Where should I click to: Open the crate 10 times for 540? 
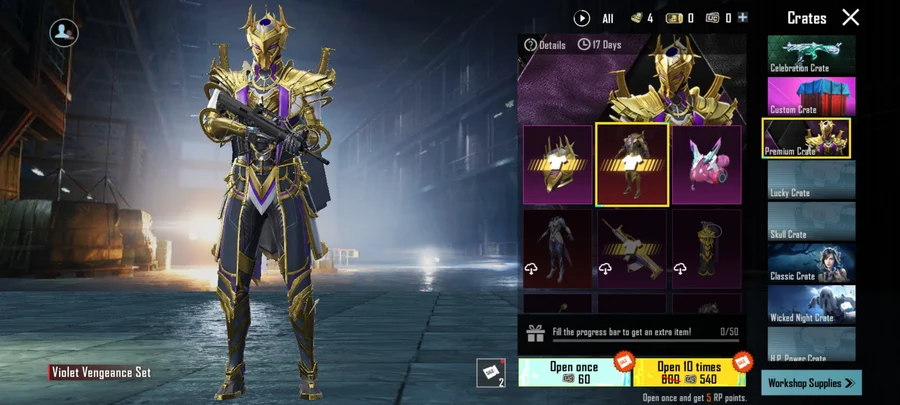[689, 372]
